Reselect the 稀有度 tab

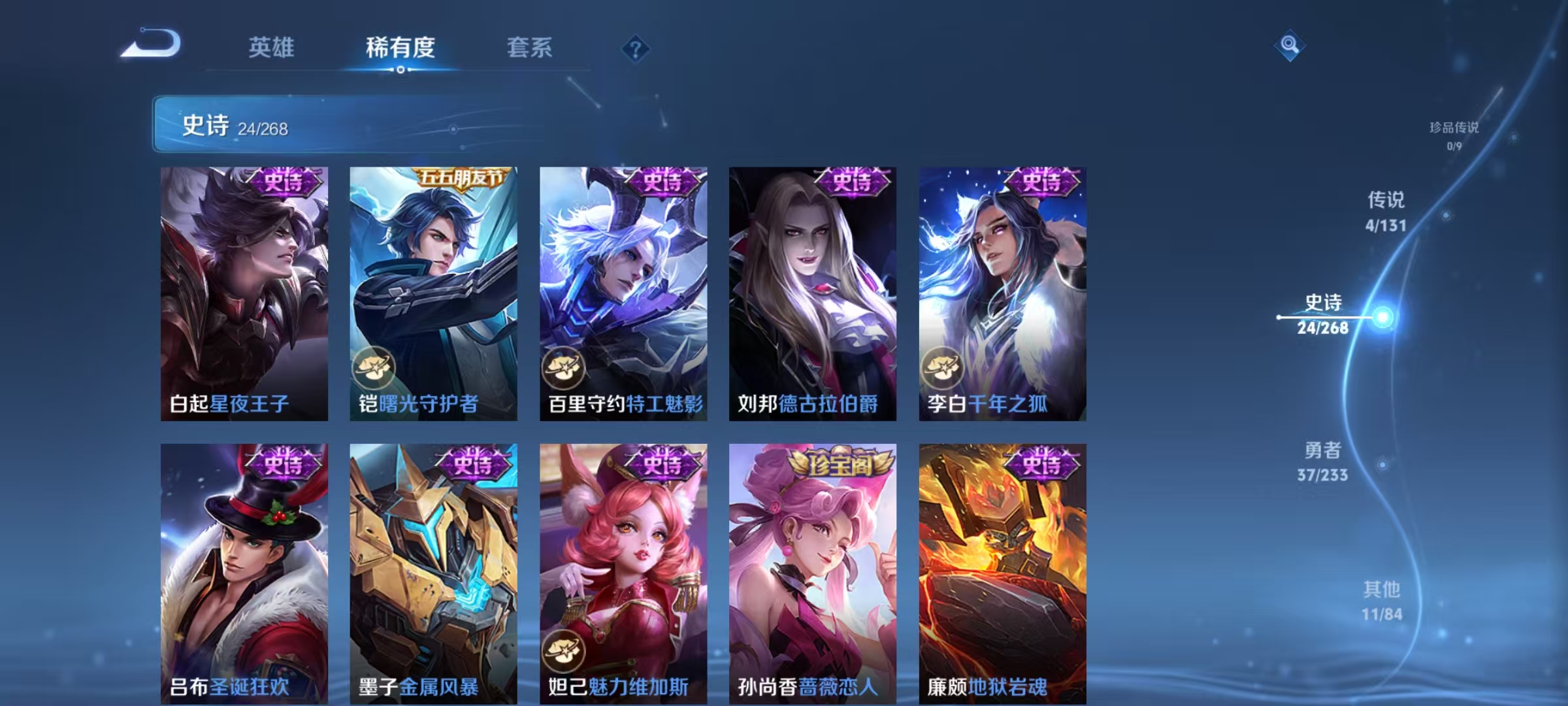(400, 48)
